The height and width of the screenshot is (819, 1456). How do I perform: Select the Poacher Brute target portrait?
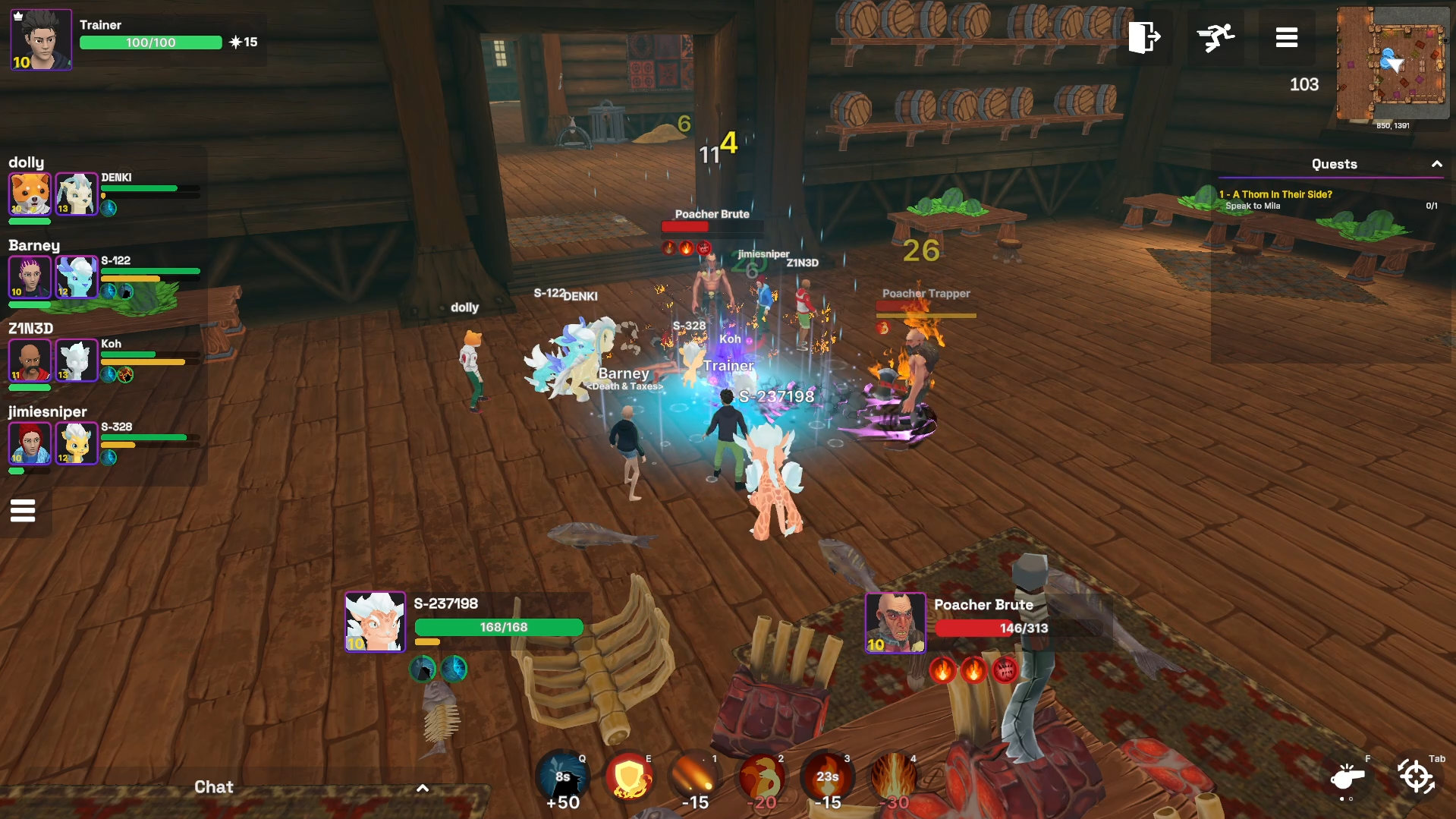coord(895,622)
